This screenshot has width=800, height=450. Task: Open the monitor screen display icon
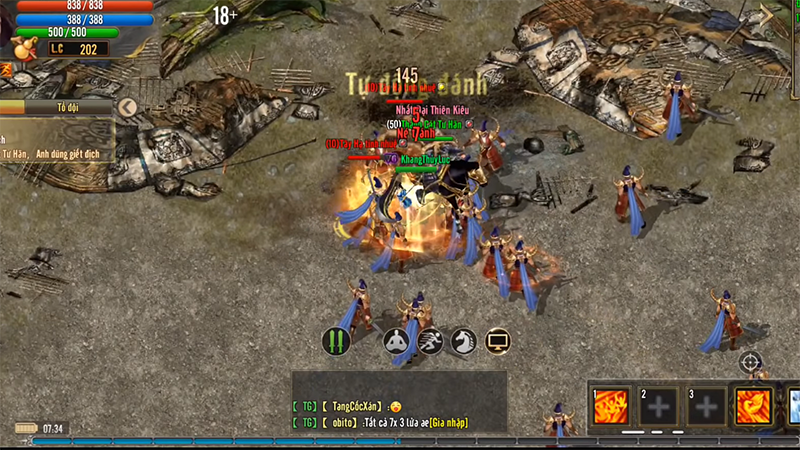point(497,341)
